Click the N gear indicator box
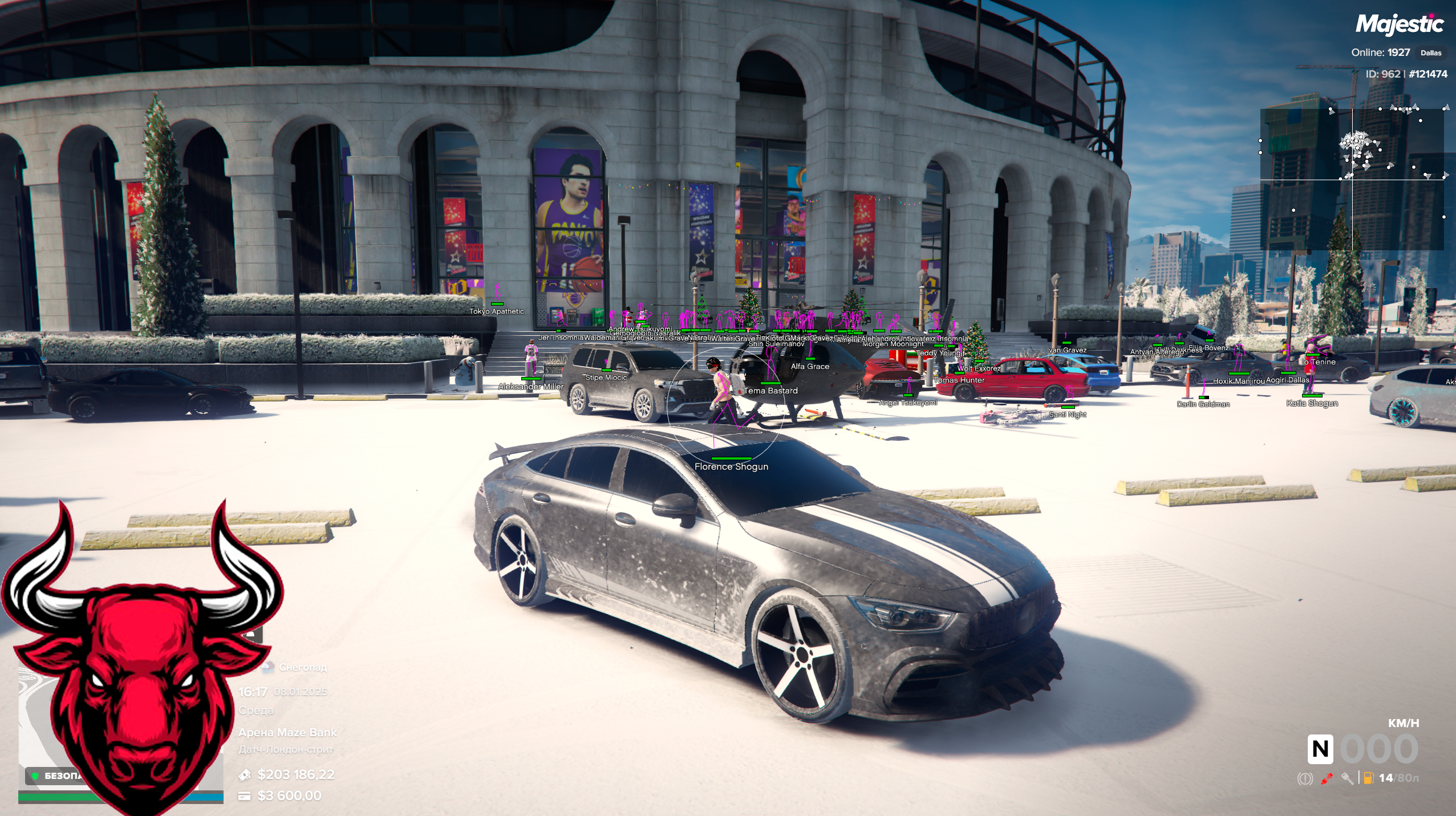This screenshot has height=816, width=1456. 1320,749
